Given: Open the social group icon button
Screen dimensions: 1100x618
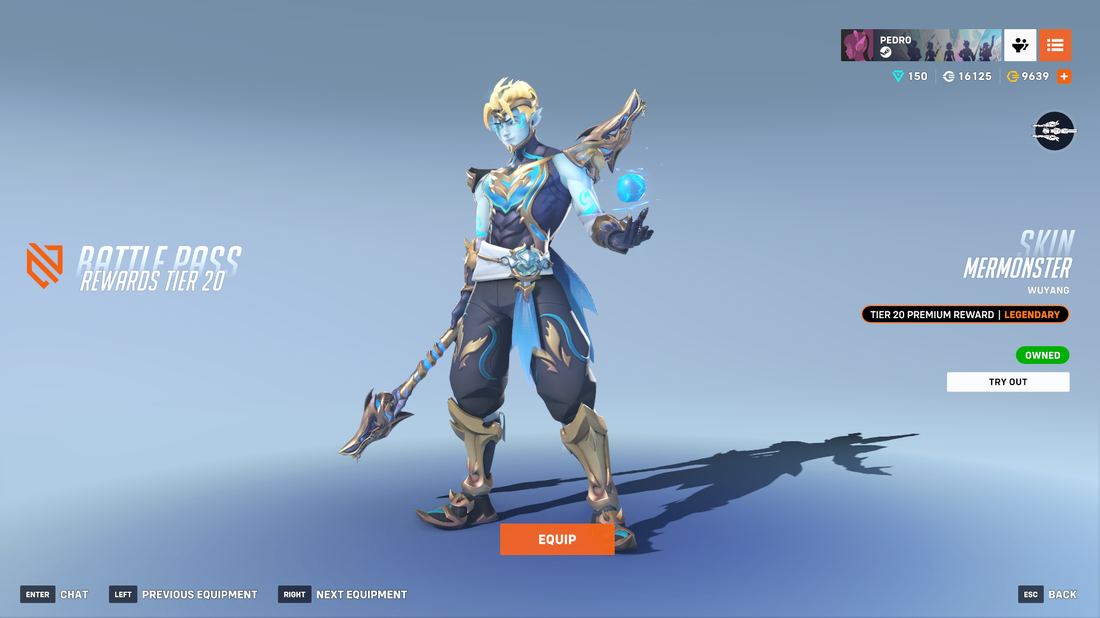Looking at the screenshot, I should (x=1020, y=46).
